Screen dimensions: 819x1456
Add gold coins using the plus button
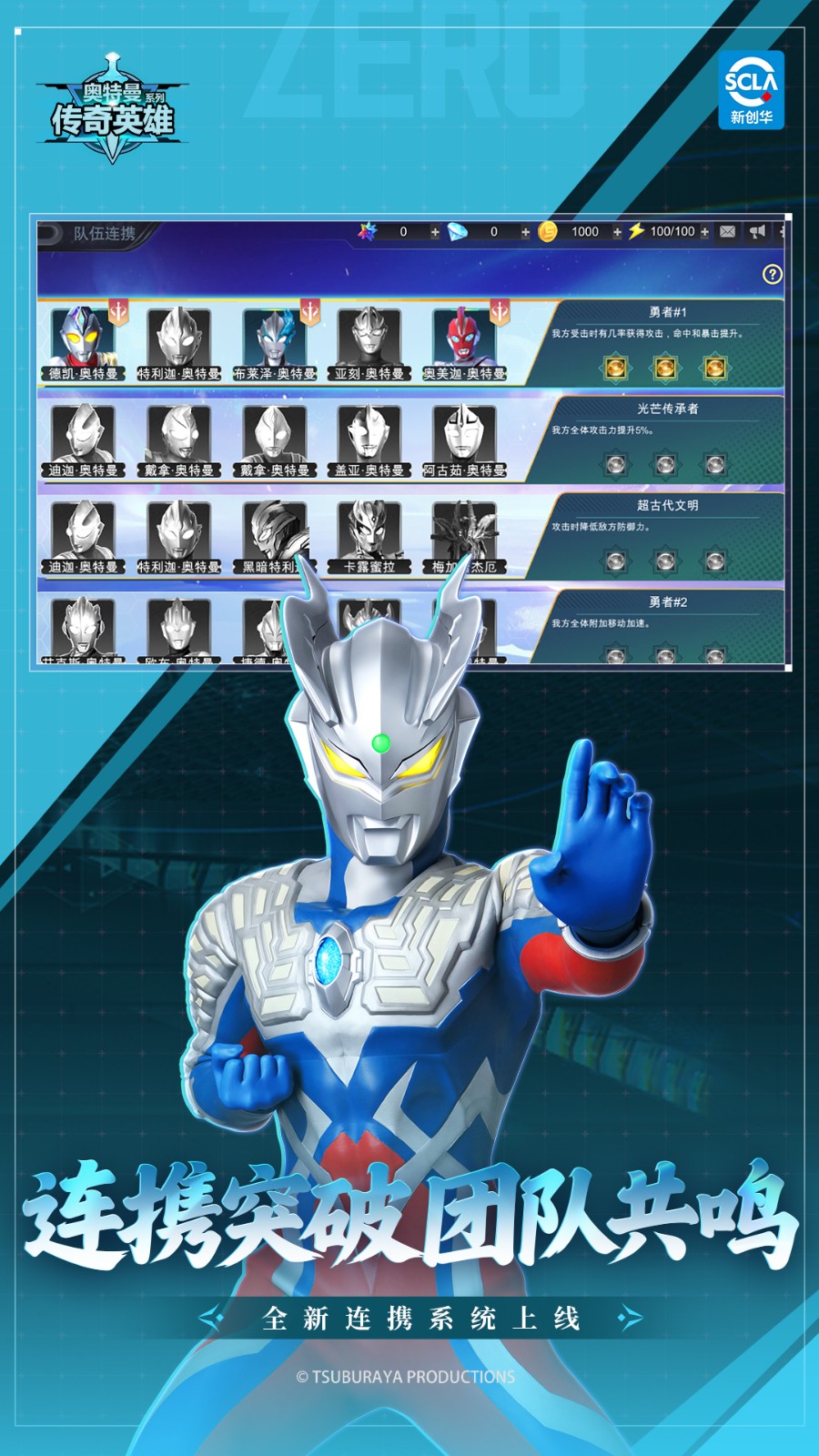tap(617, 232)
